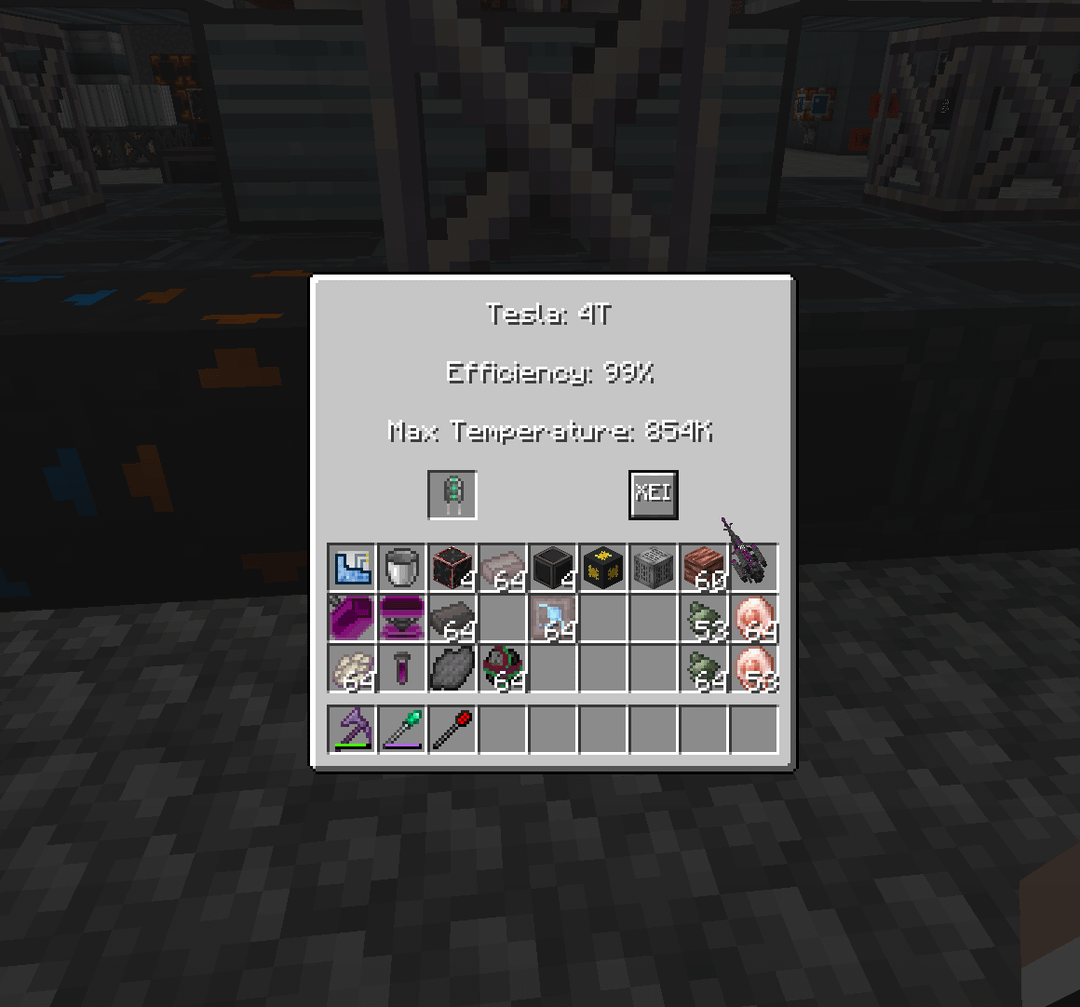Pick up the reddish-brown wood block stack
Viewport: 1080px width, 1007px height.
[x=703, y=568]
